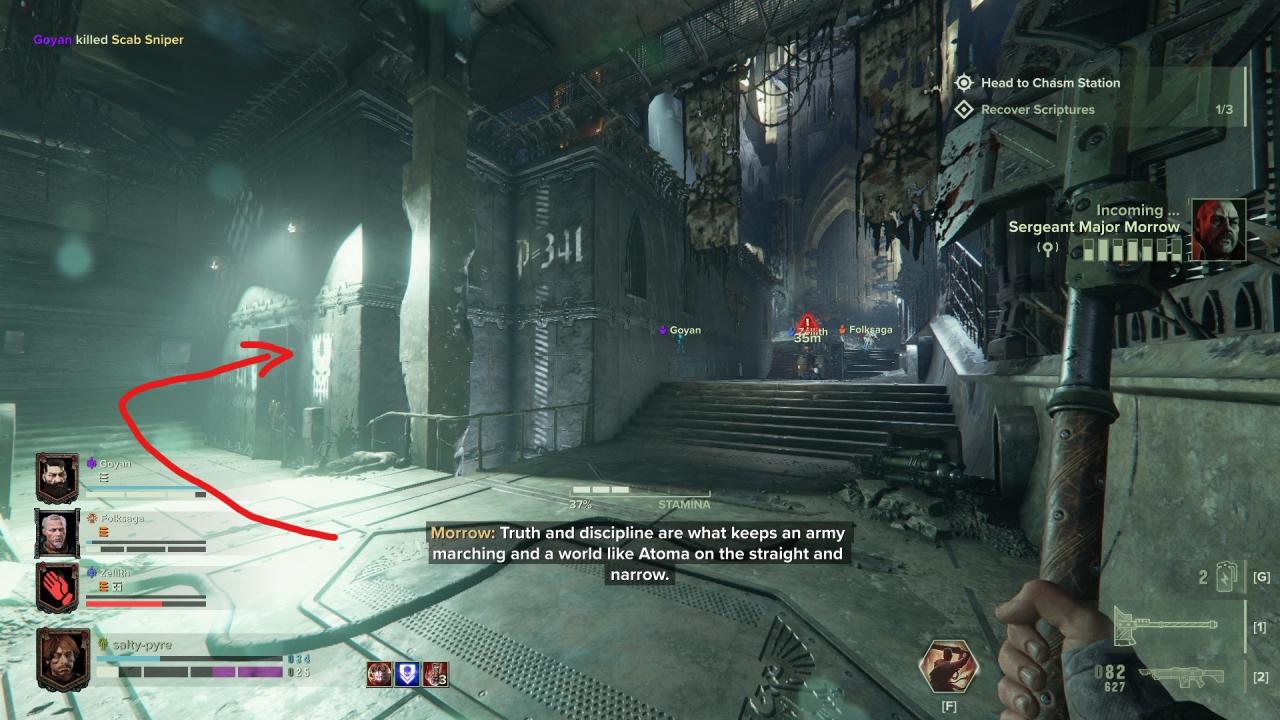Inspect the red buff icon with stack 3
Screen dimensions: 1280x720
434,675
